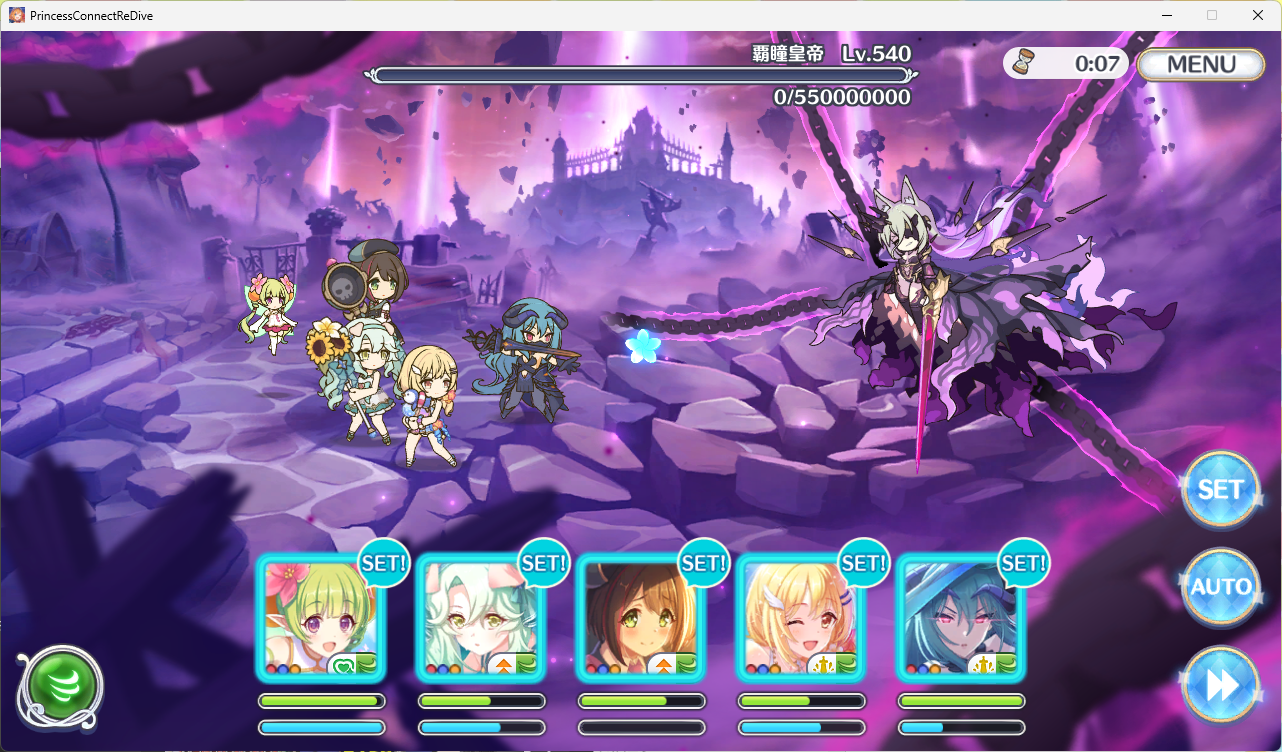Select the pale mint-haired character portrait
The height and width of the screenshot is (752, 1282).
[481, 618]
